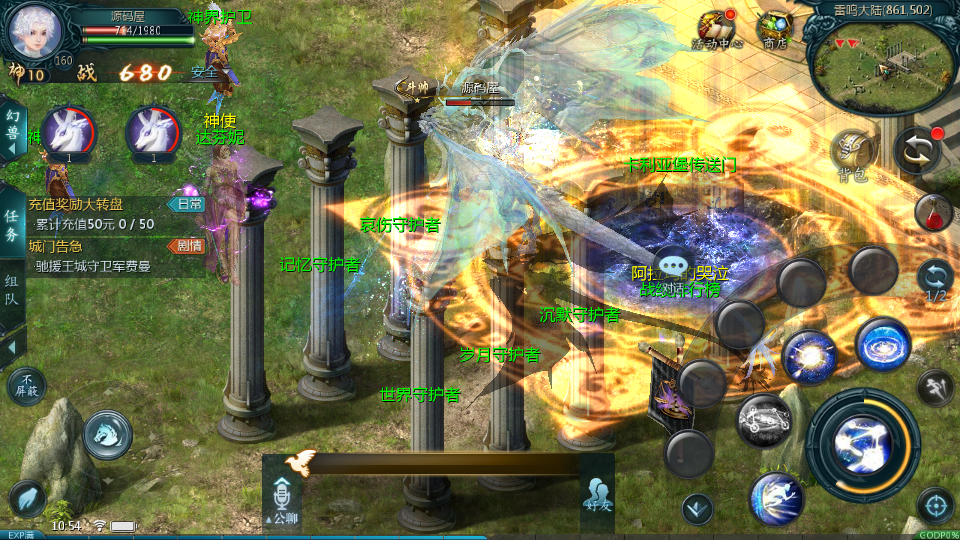The height and width of the screenshot is (540, 960).
Task: Switch skill page with the 1/2 button
Action: [x=935, y=279]
